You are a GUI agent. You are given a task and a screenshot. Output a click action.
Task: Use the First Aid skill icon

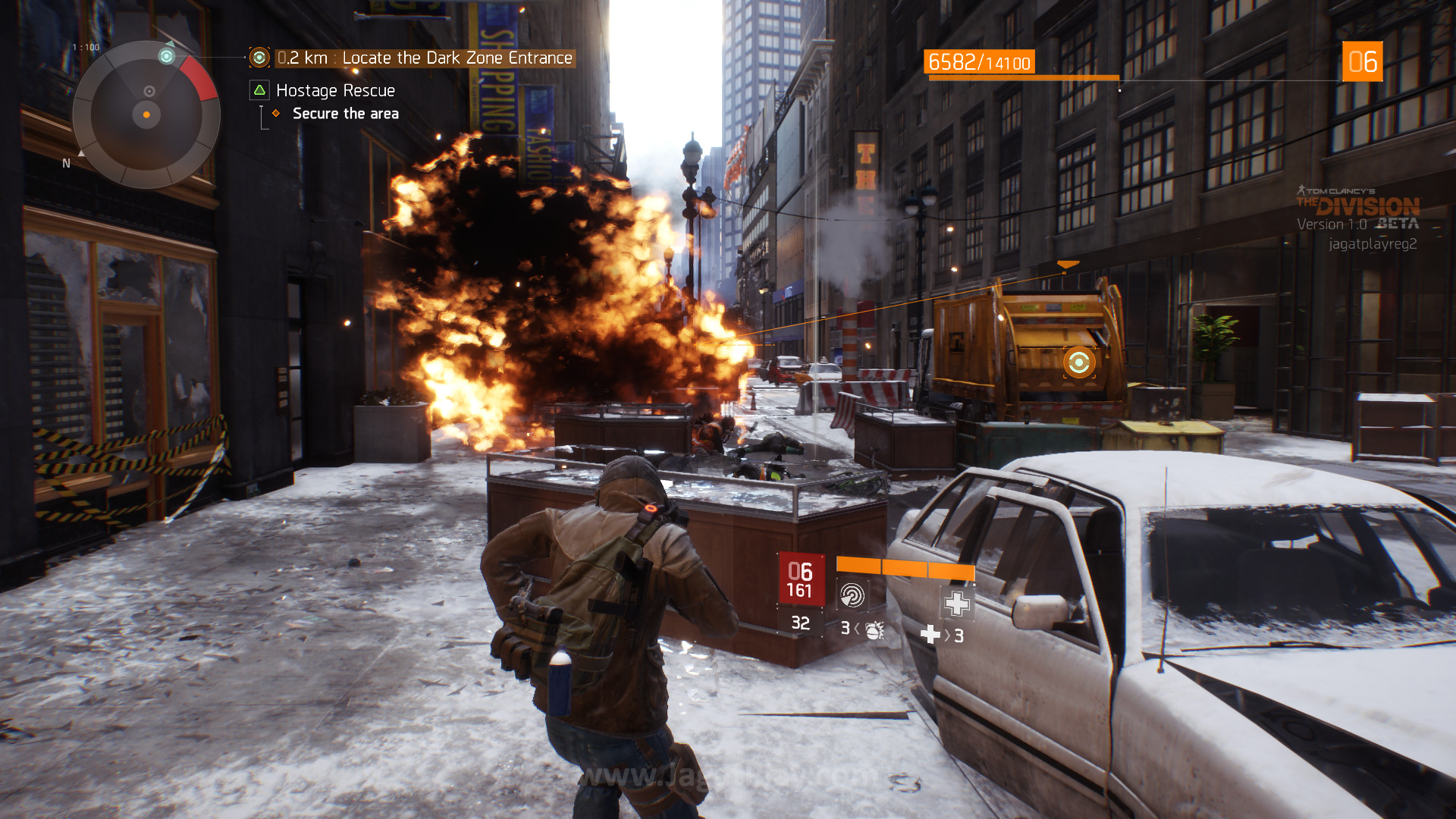coord(956,604)
